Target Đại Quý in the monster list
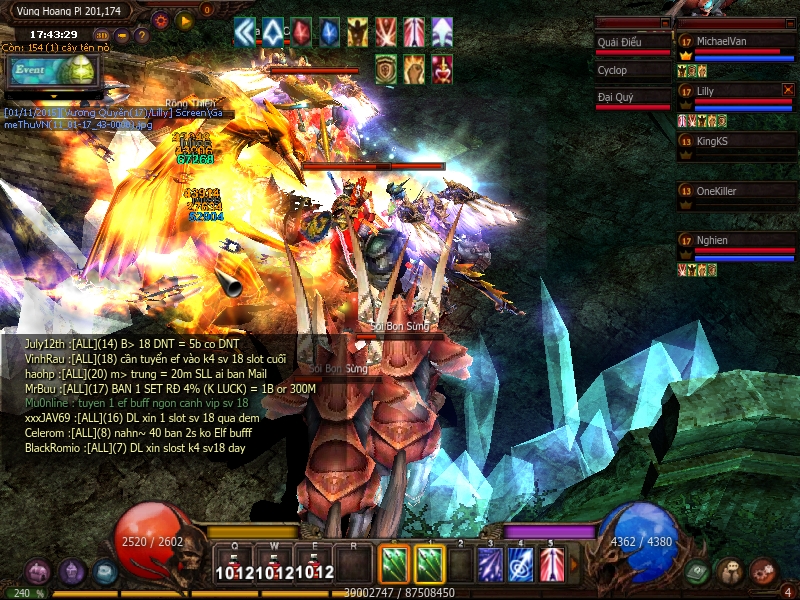 pos(632,98)
